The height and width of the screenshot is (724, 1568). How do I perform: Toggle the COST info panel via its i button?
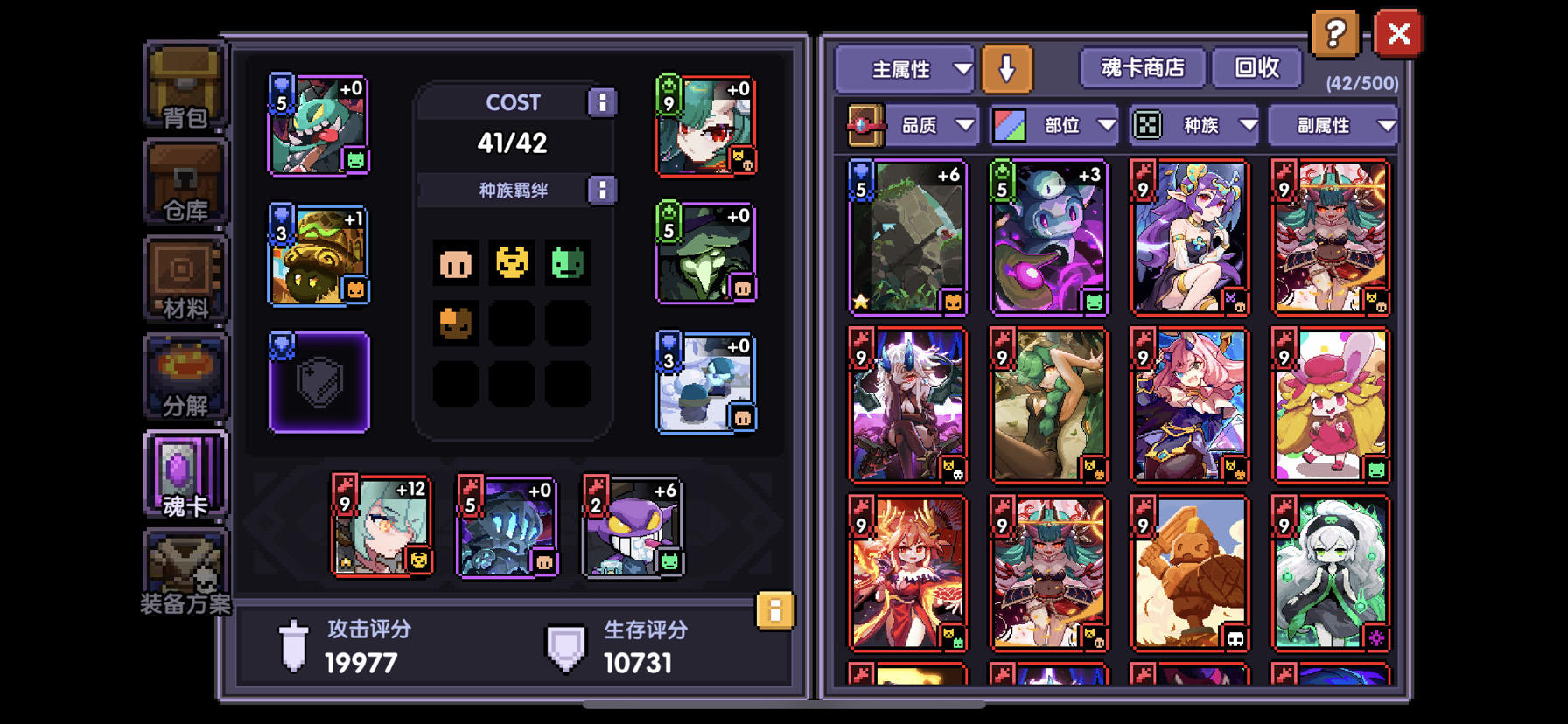[602, 101]
